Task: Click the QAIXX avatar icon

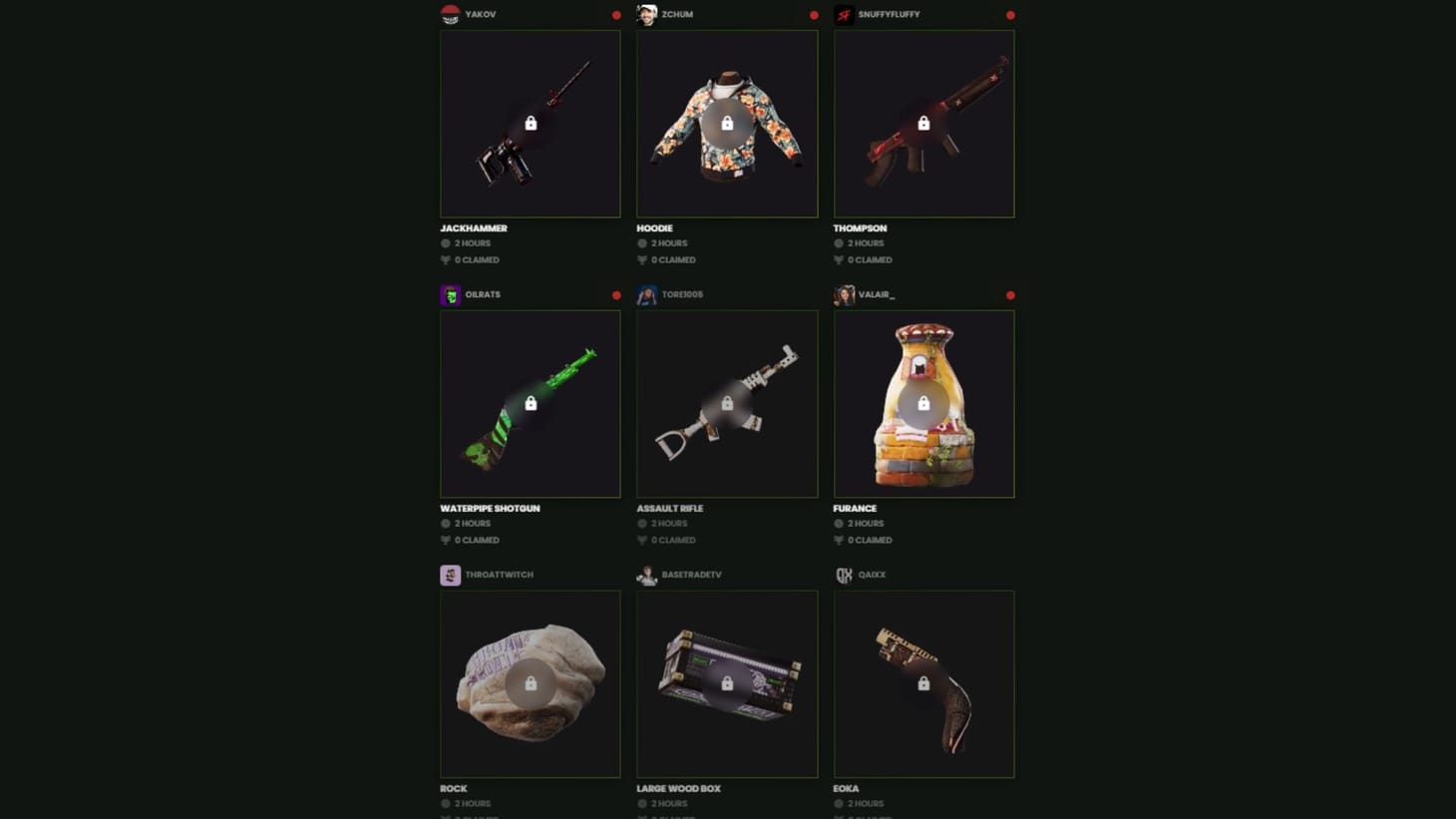Action: [844, 575]
